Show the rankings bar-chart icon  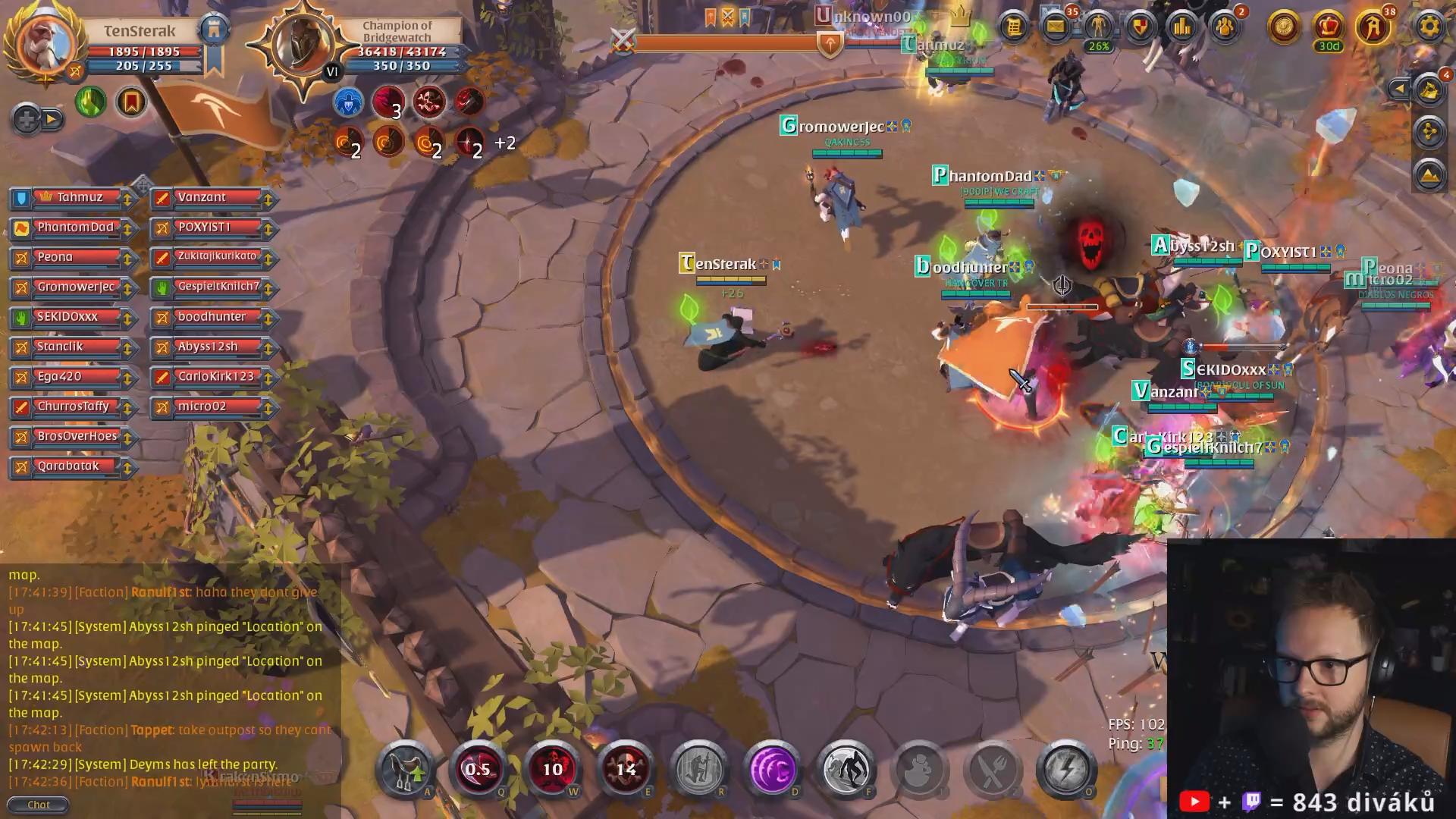coord(1182,27)
